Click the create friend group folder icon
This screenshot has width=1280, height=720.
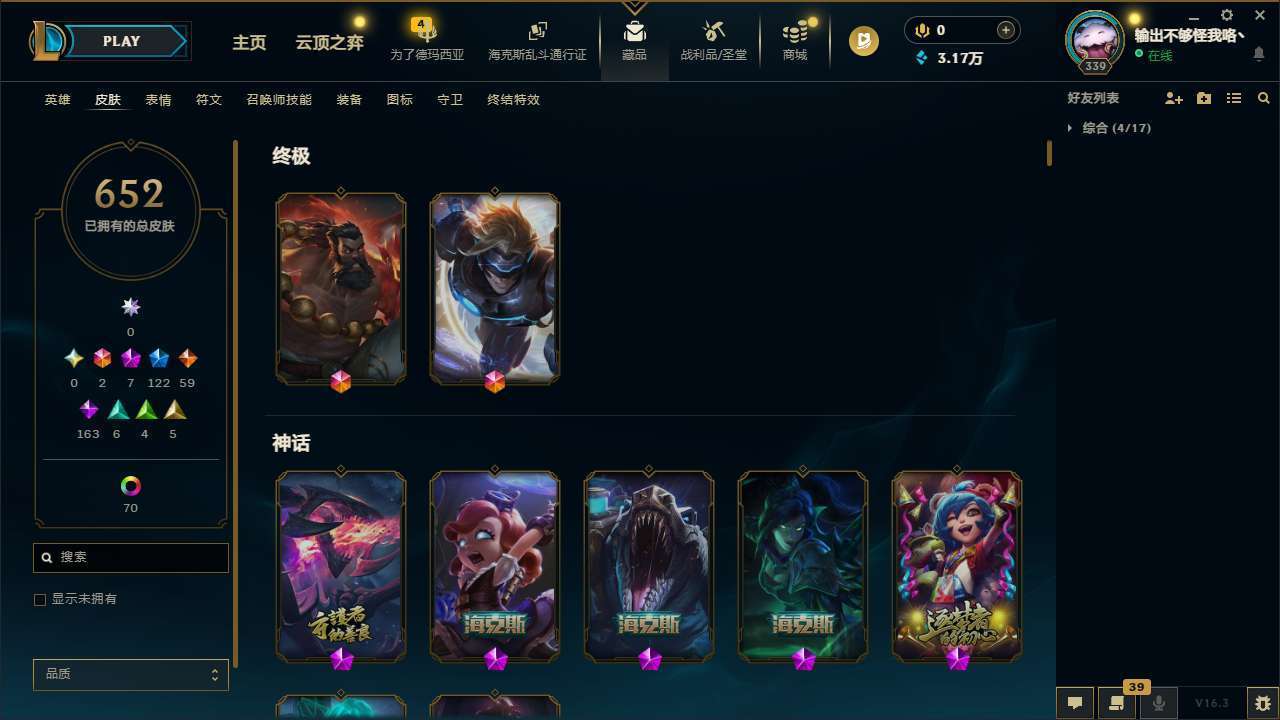1204,97
